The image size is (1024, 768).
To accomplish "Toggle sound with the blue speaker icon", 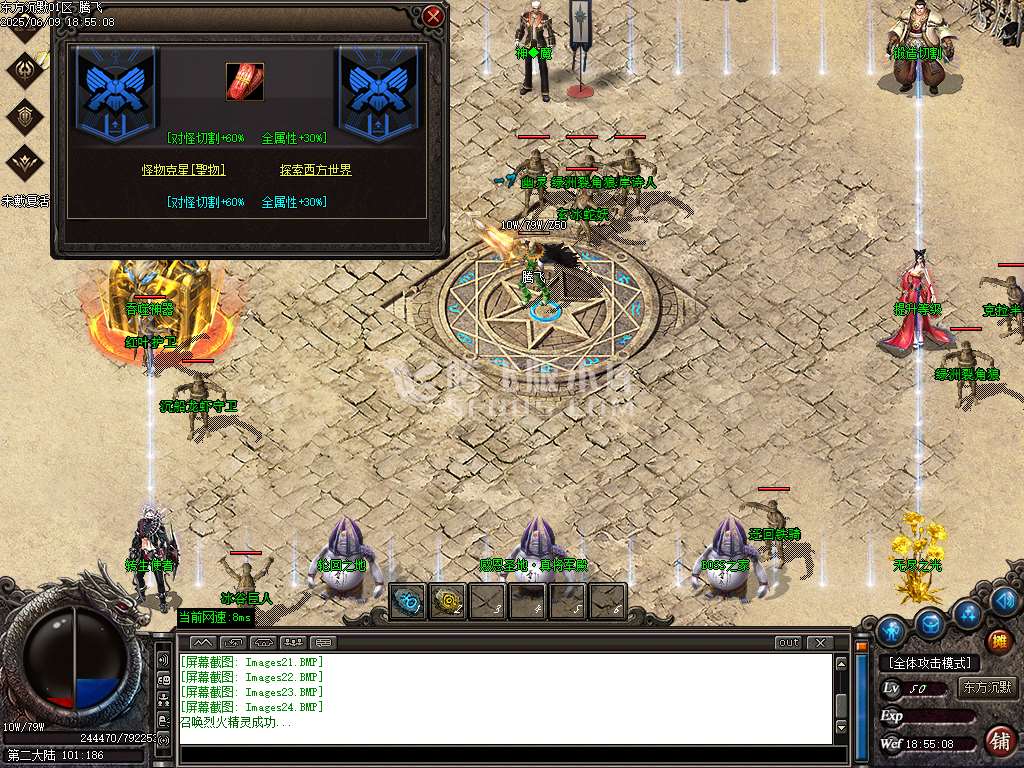I will click(1007, 601).
